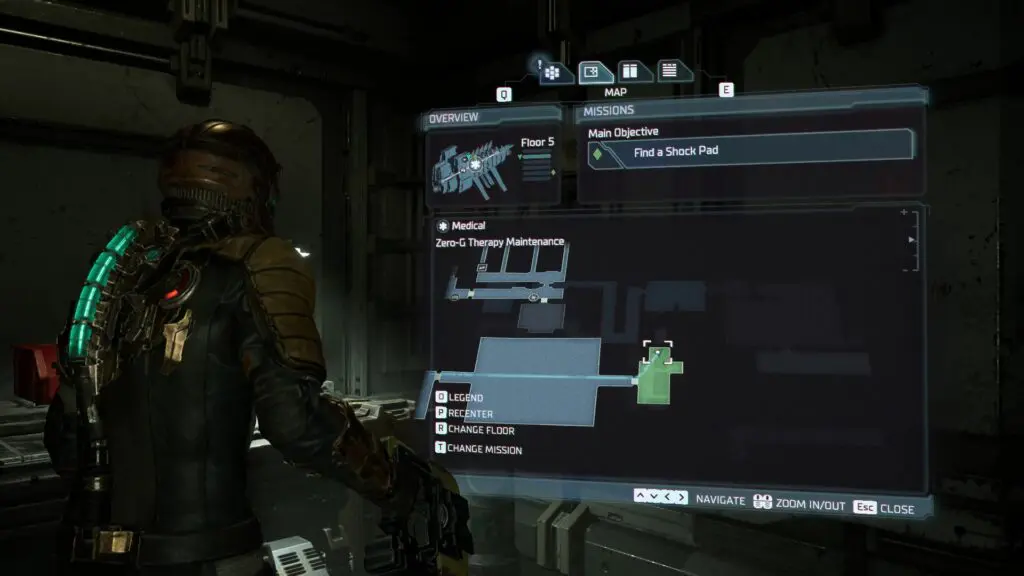The image size is (1024, 576).
Task: Select the active Map tab
Action: 595,72
